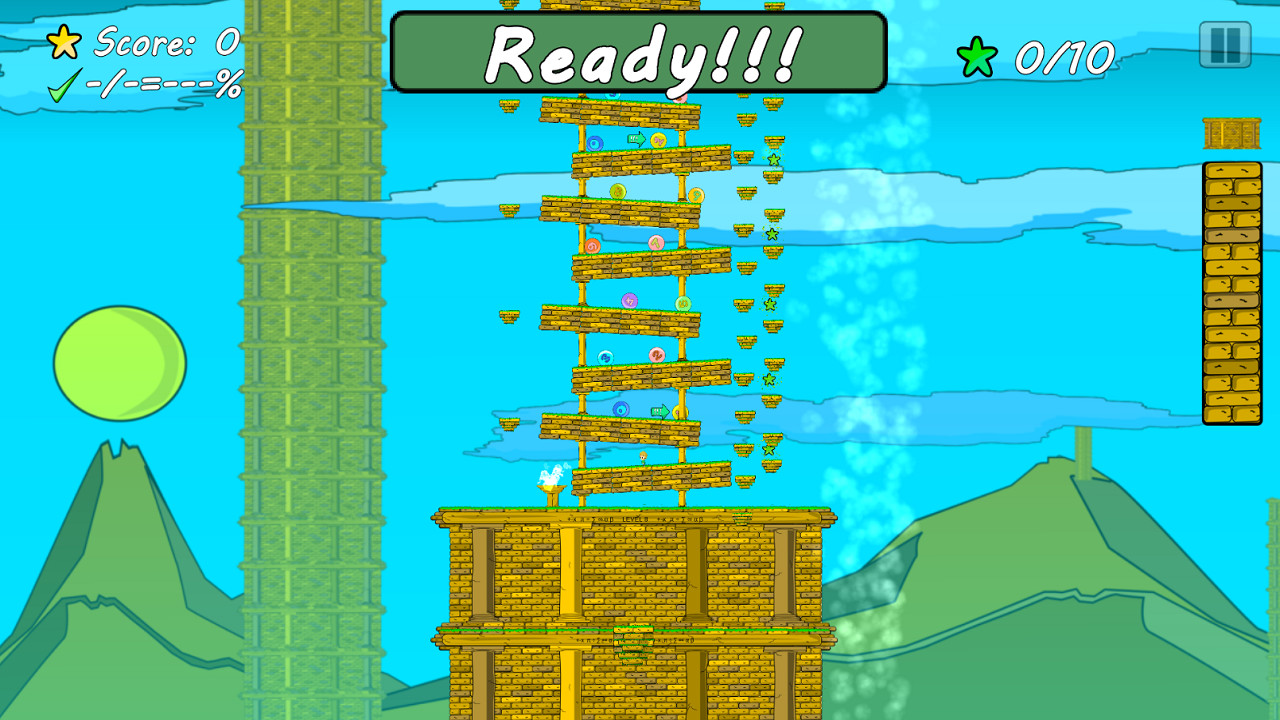The image size is (1280, 720).
Task: Click the green arrow sign near the bottom platform
Action: 659,409
